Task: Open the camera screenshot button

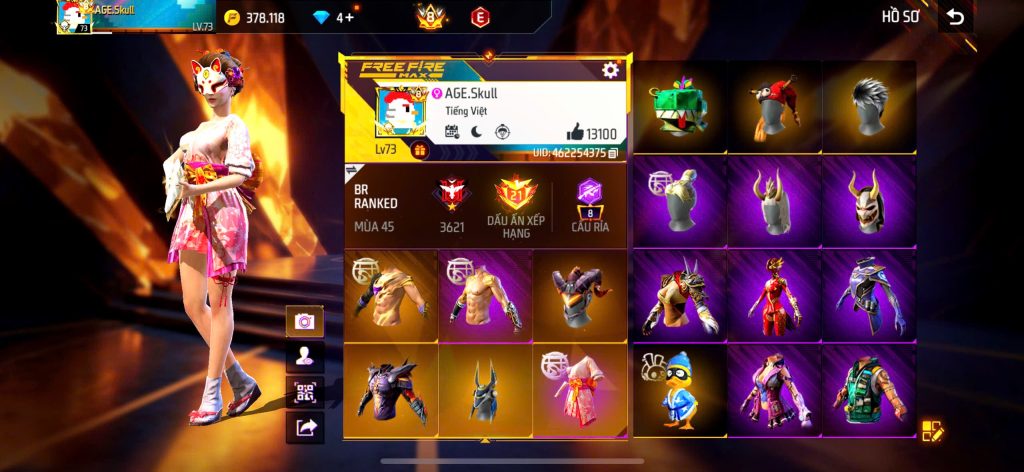Action: coord(304,321)
